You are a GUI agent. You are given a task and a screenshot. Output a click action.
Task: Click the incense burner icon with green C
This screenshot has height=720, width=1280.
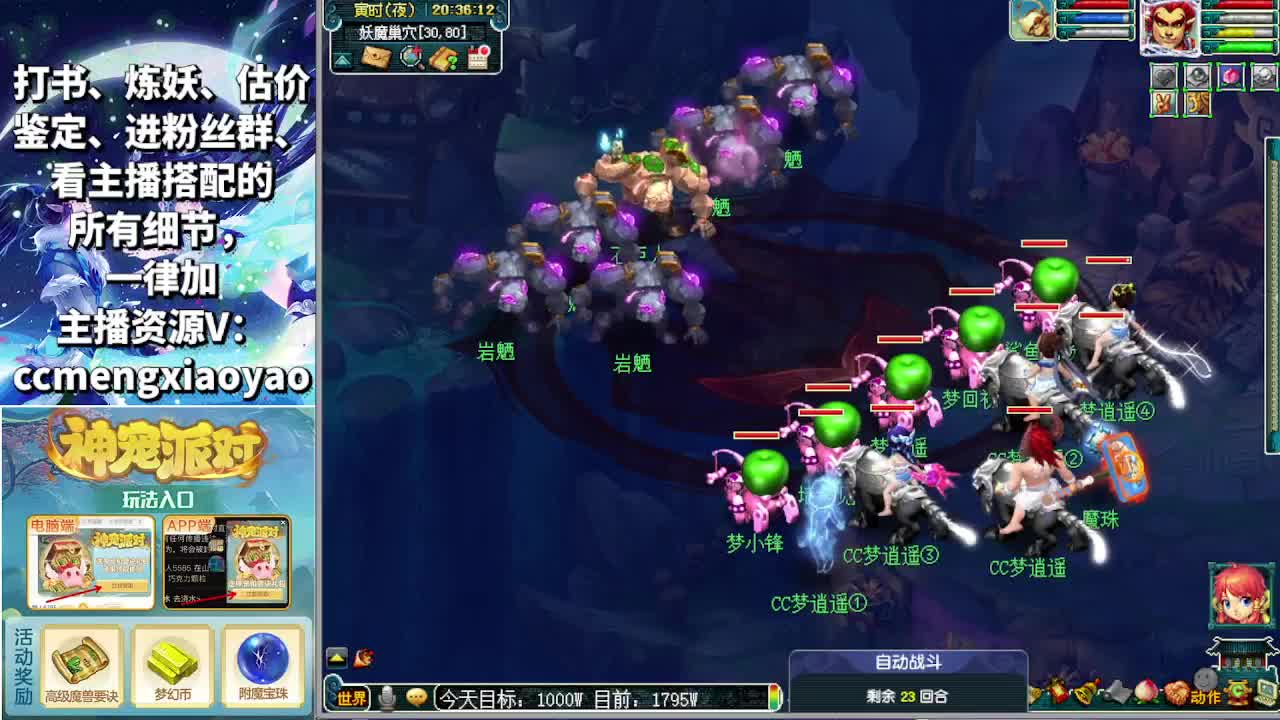[x=1238, y=694]
